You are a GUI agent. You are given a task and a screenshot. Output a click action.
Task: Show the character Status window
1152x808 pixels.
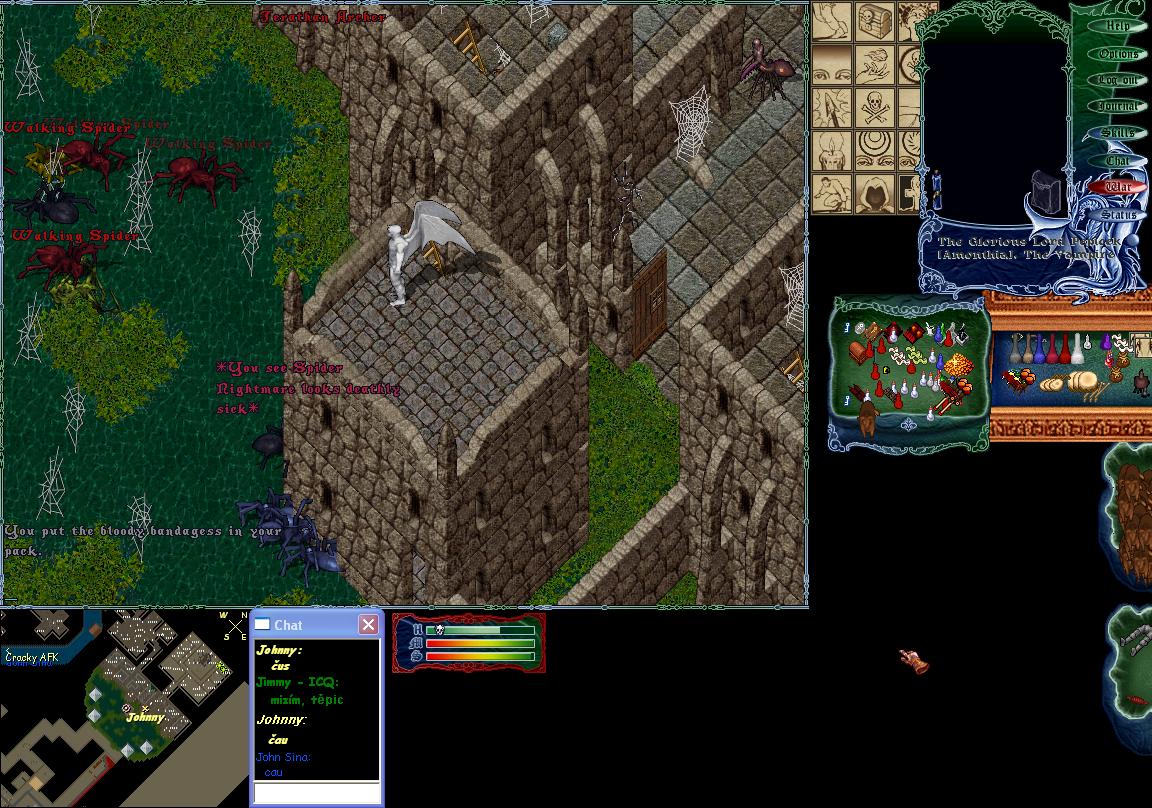point(1117,214)
